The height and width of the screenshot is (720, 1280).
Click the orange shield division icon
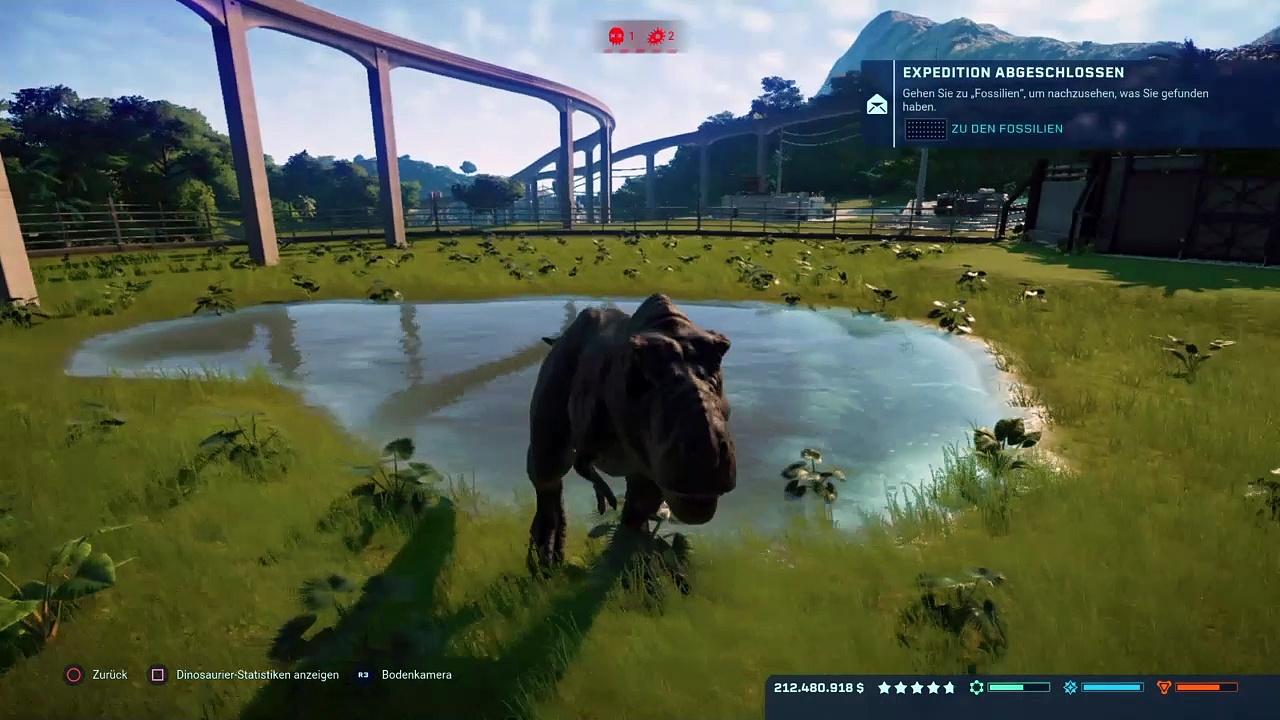1163,688
